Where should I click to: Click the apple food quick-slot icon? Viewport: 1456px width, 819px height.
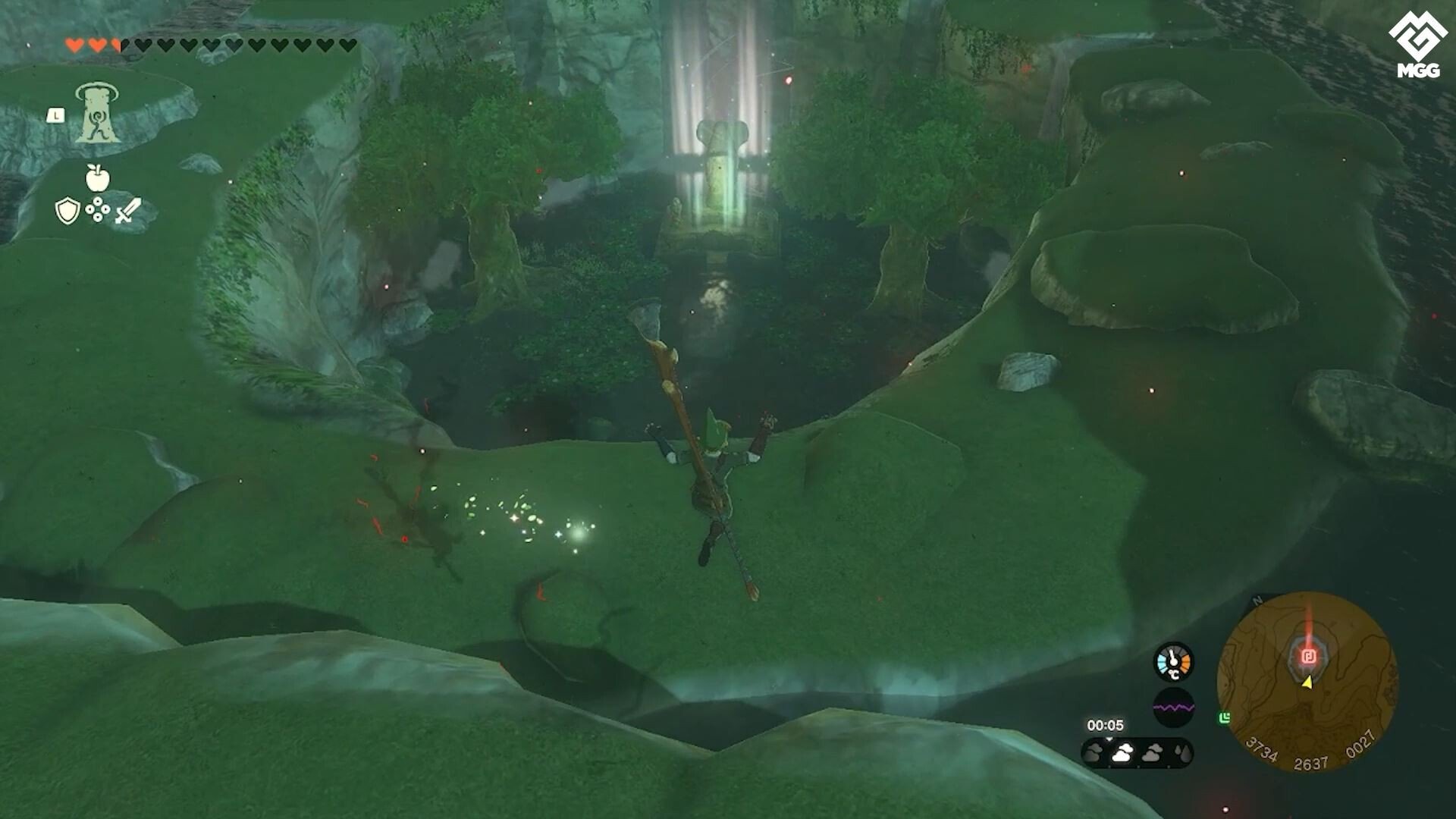pos(98,177)
